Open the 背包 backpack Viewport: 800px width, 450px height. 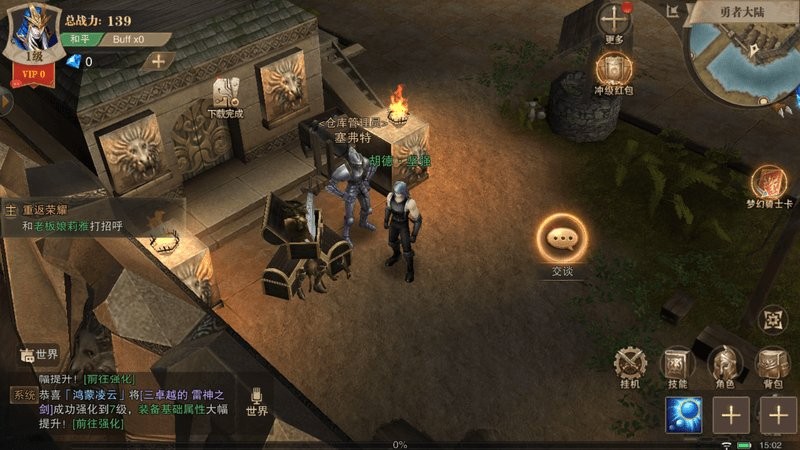click(772, 364)
